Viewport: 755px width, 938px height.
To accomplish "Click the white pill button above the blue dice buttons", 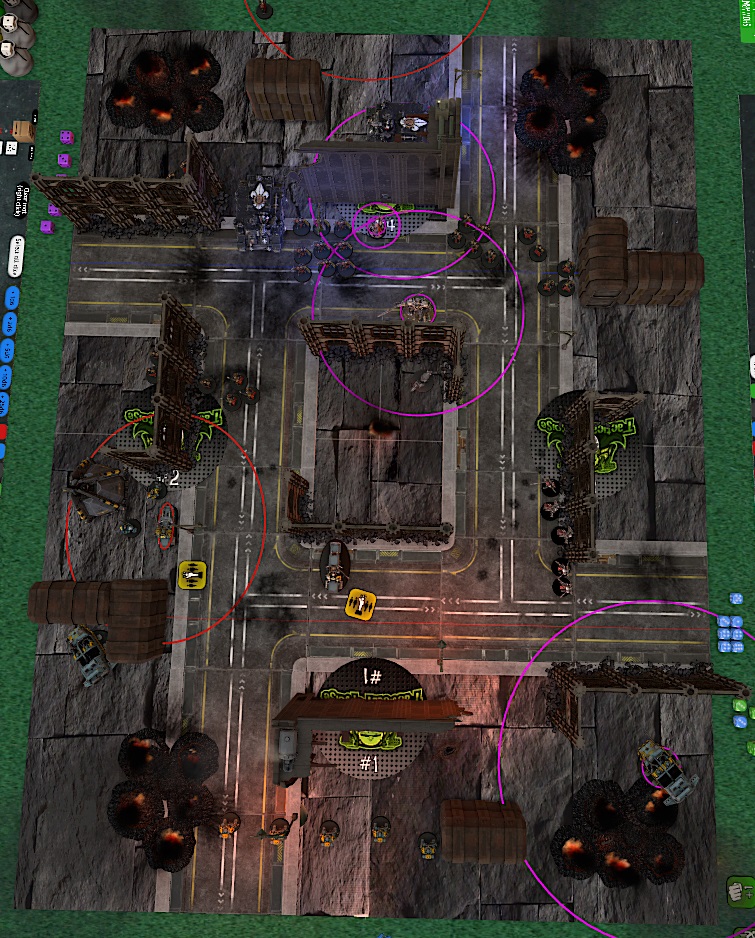I will tap(18, 255).
